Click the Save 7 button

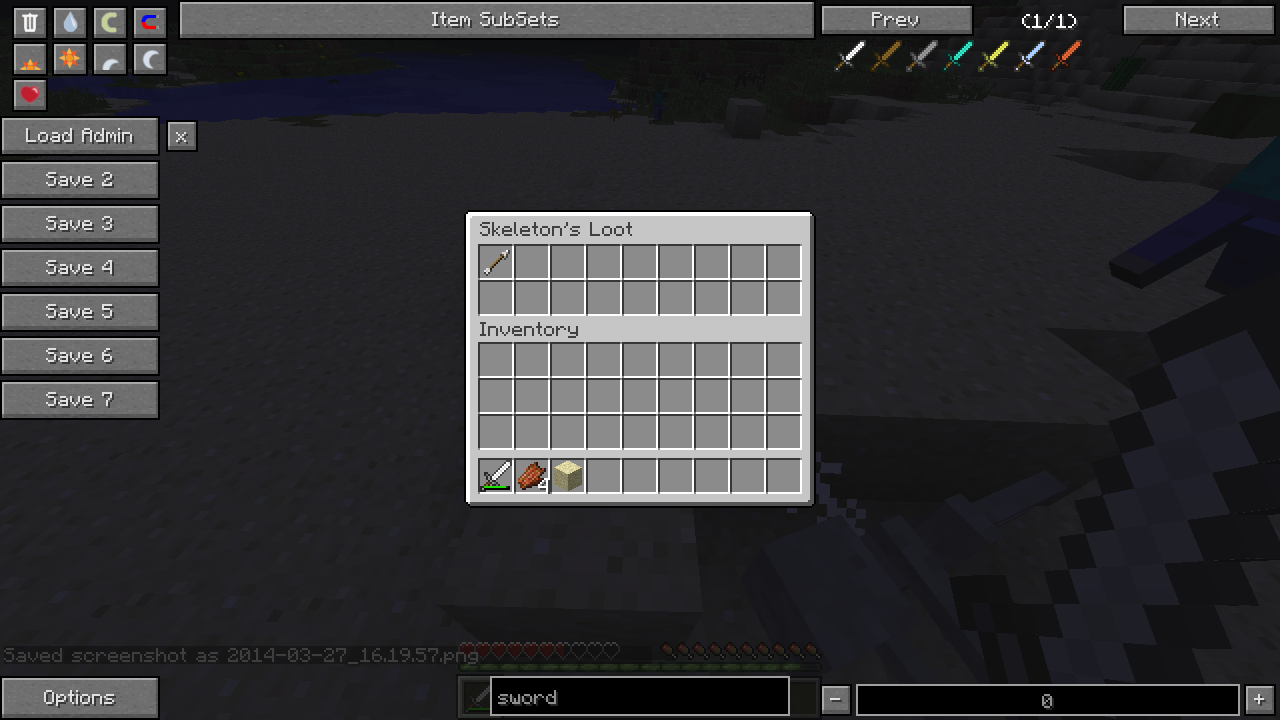pos(79,400)
